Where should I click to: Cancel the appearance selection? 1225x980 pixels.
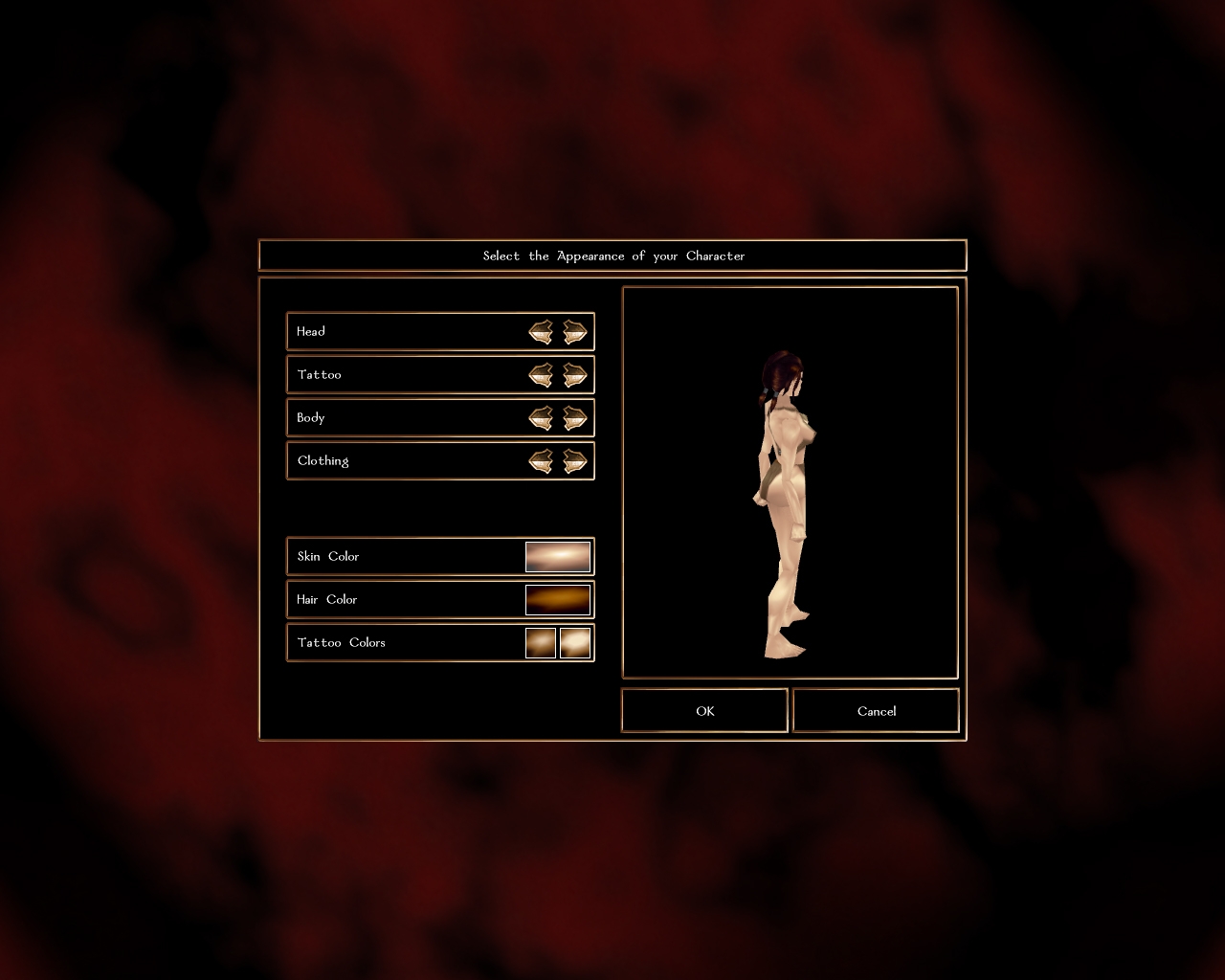[876, 711]
